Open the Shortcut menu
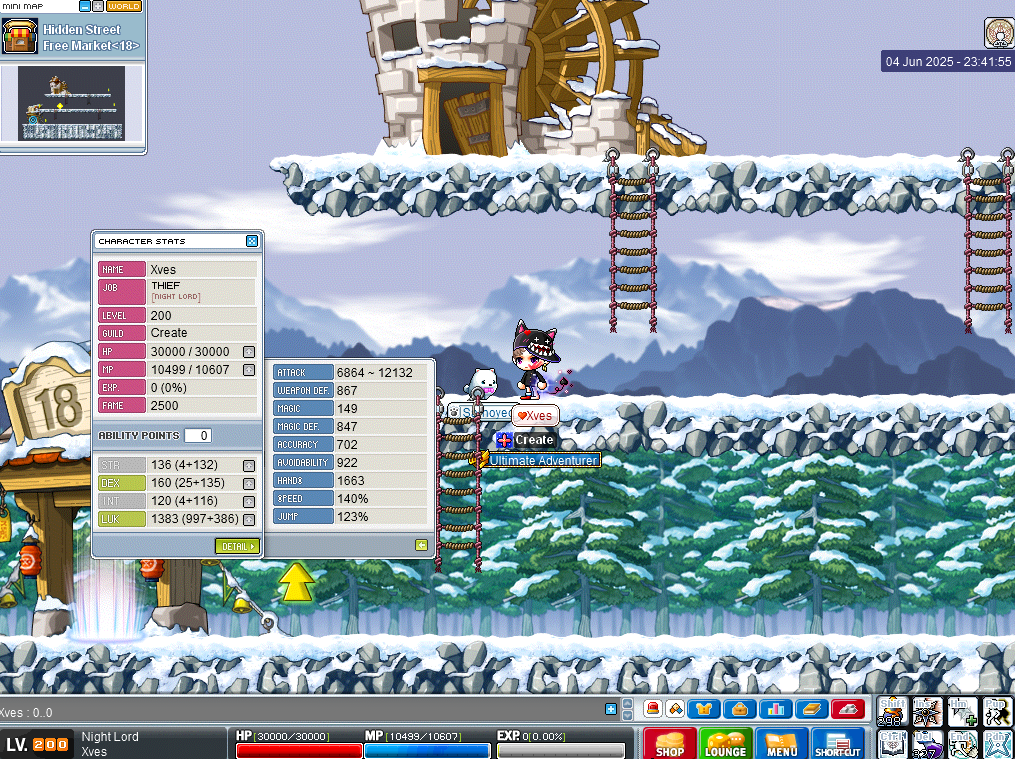The image size is (1015, 759). pos(837,745)
